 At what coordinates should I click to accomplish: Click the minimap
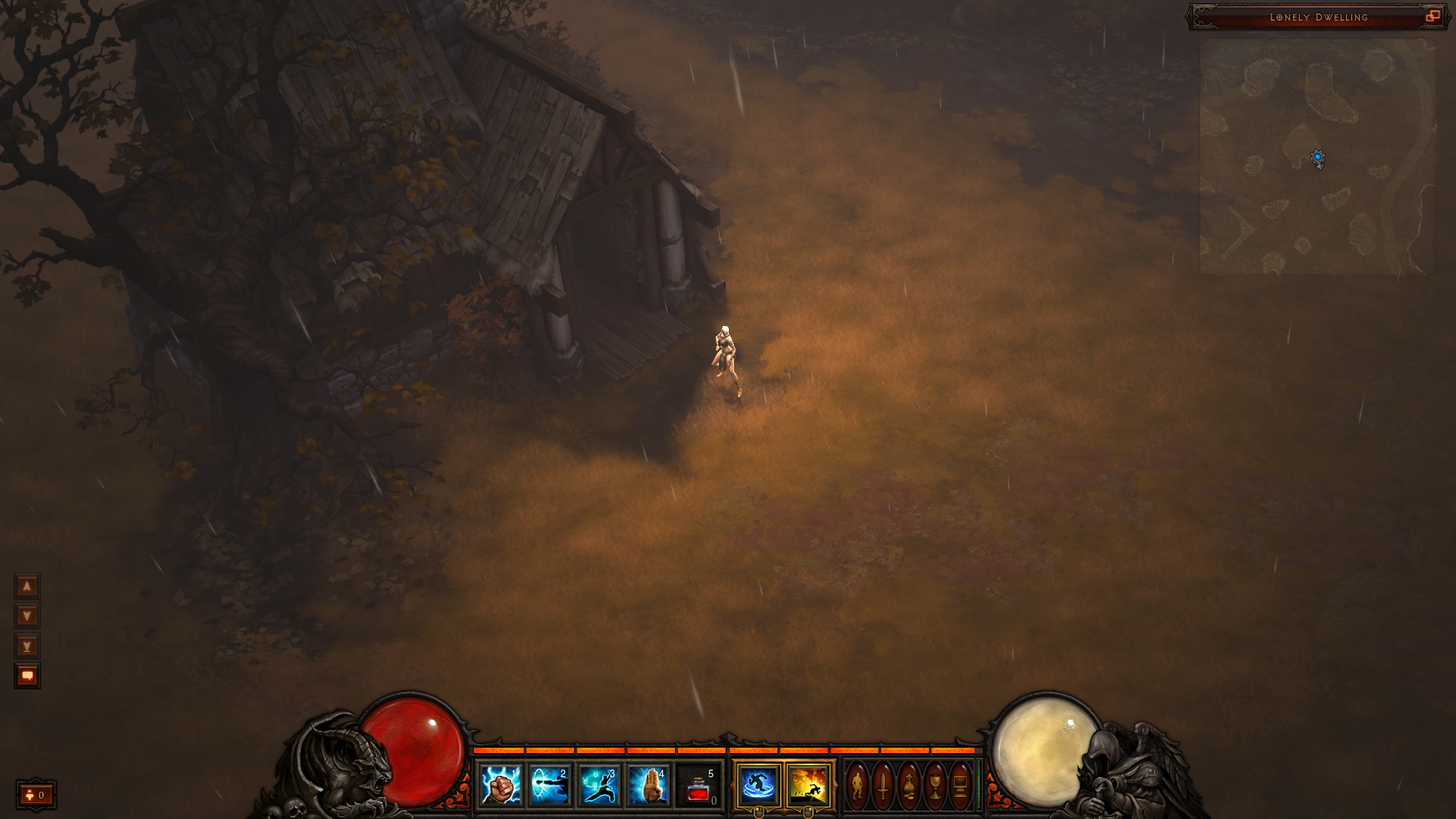(x=1317, y=156)
